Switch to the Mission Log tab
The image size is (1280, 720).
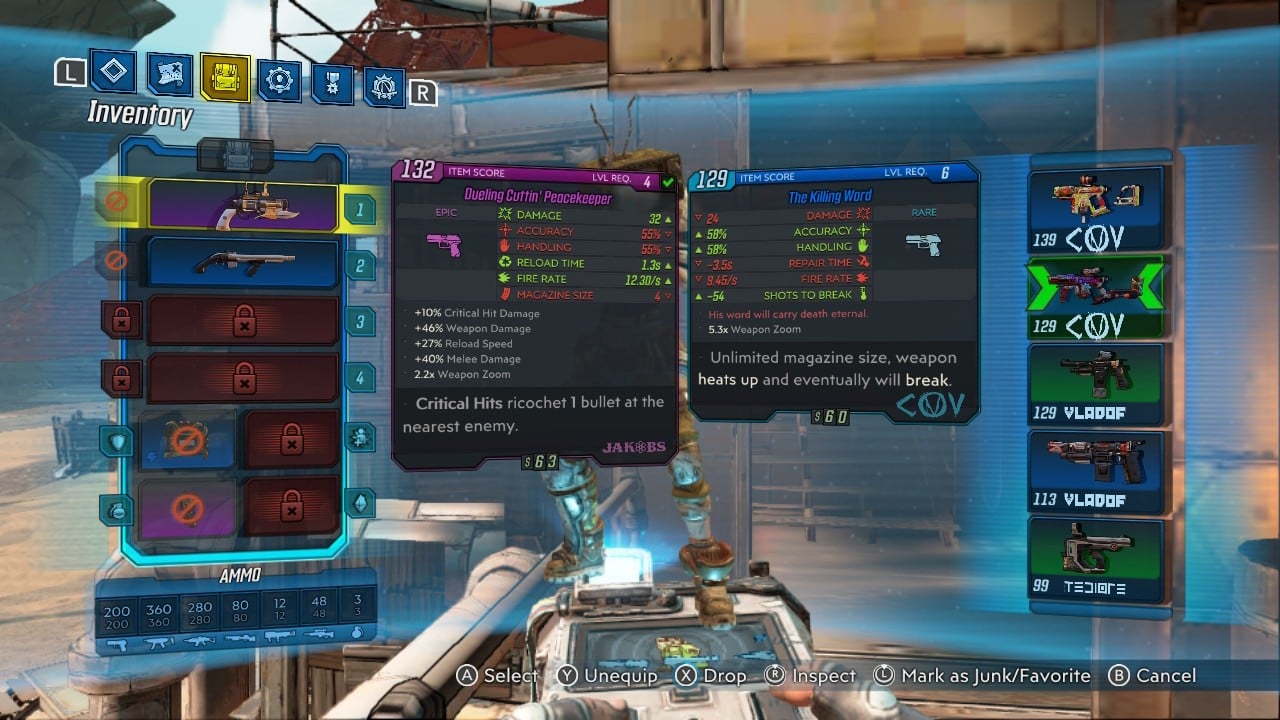(169, 74)
